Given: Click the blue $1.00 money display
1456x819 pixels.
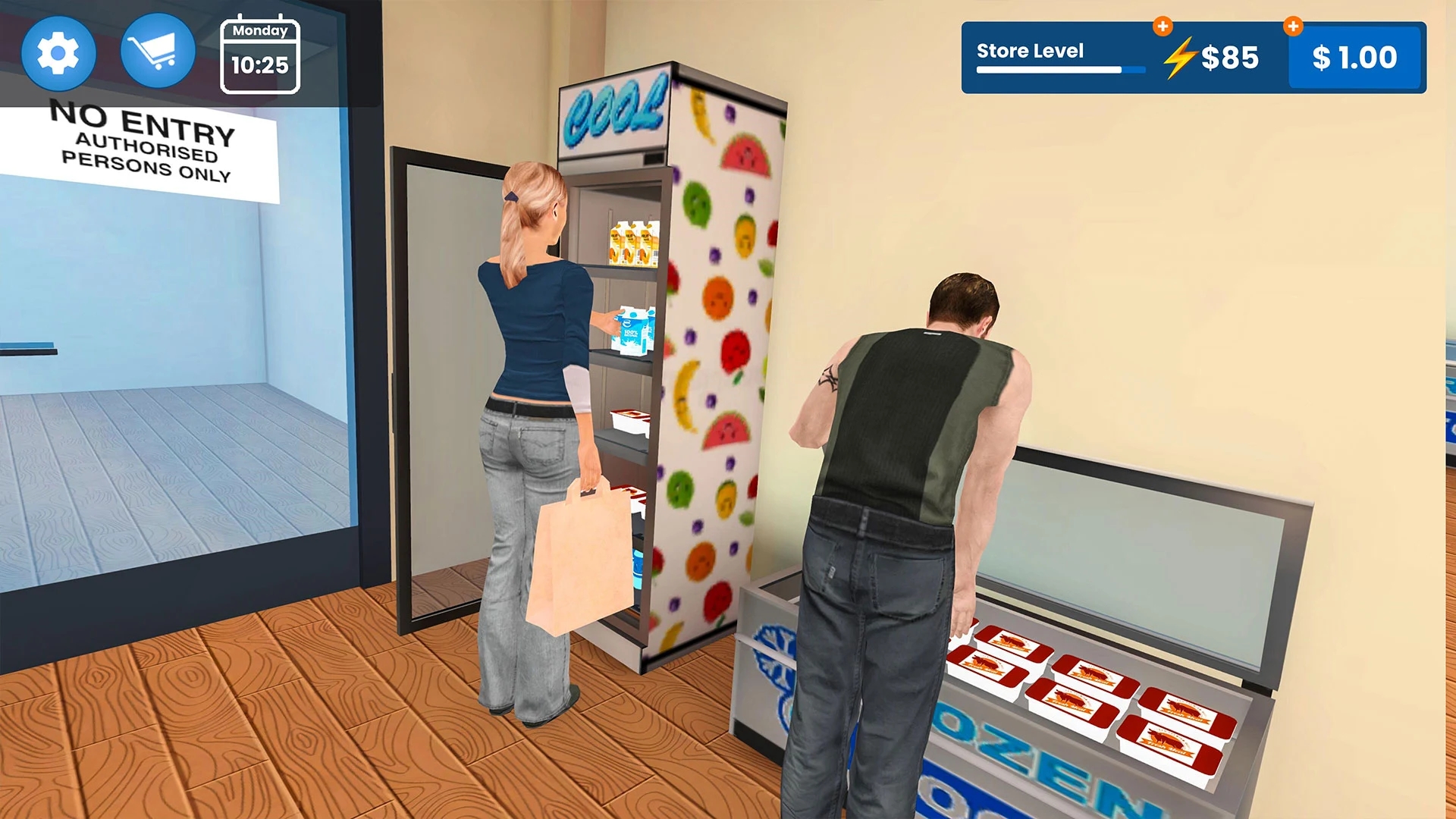Looking at the screenshot, I should coord(1354,56).
